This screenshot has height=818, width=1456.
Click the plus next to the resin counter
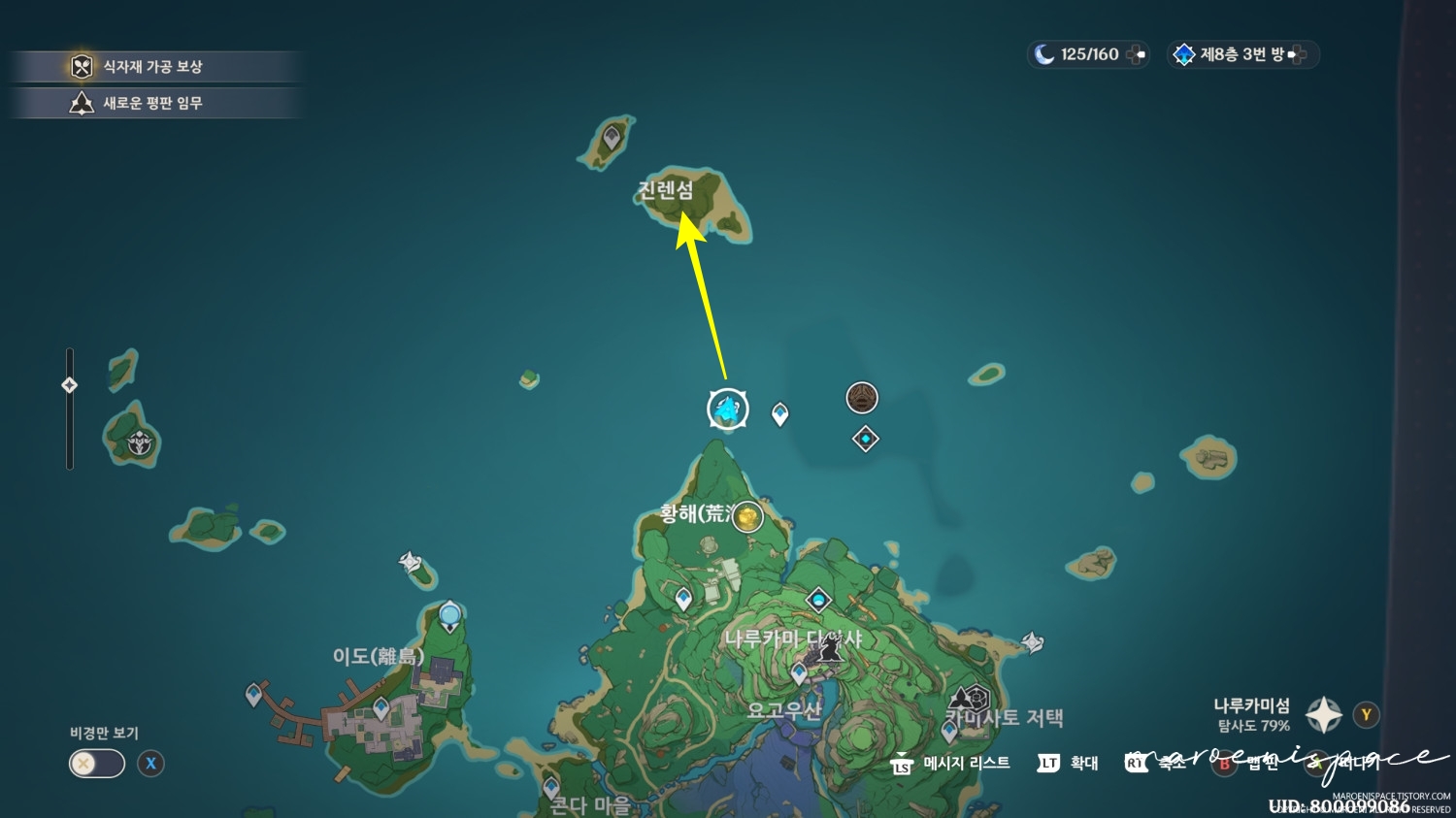point(1134,54)
